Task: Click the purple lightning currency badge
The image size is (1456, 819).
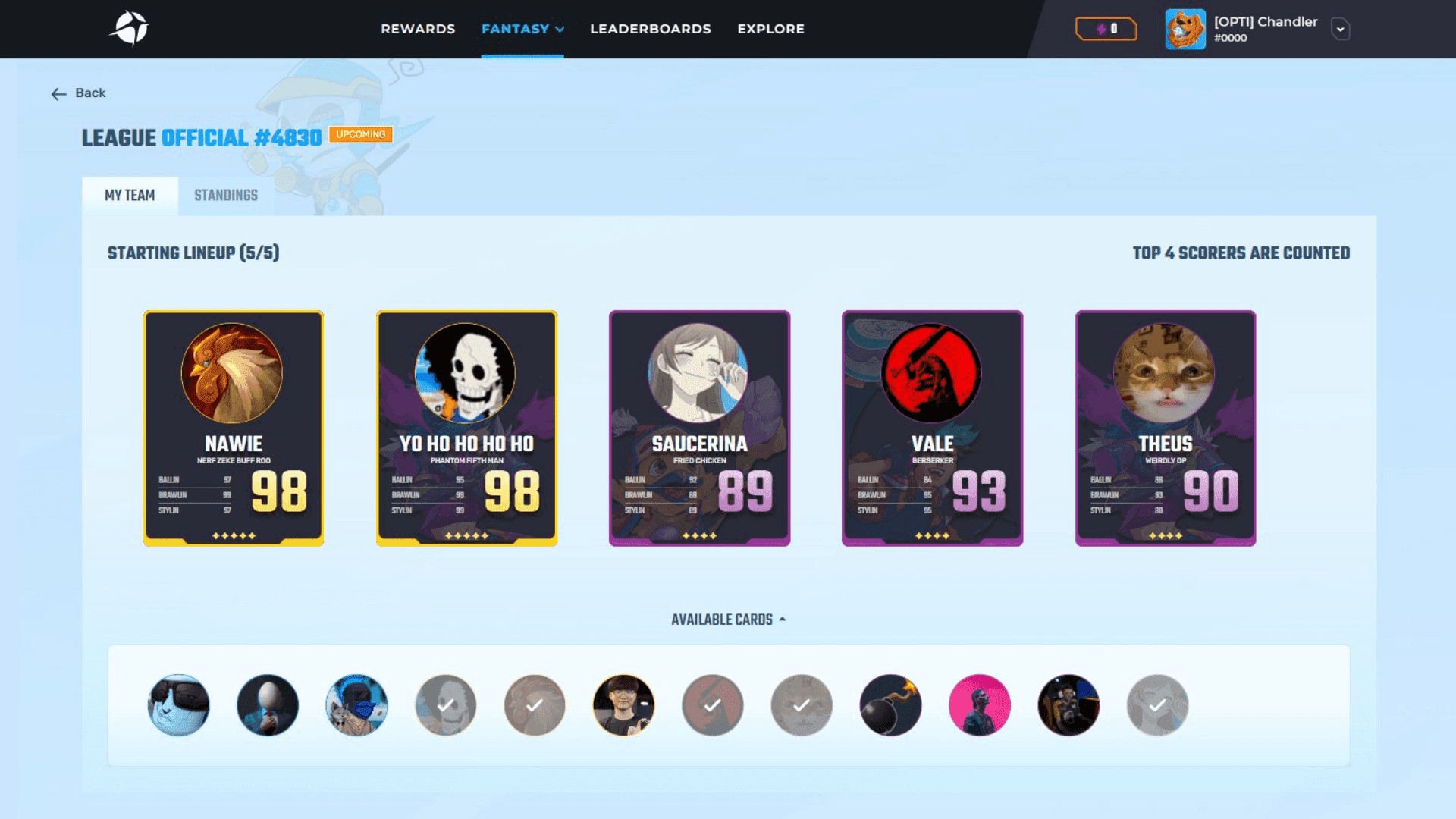Action: coord(1106,29)
